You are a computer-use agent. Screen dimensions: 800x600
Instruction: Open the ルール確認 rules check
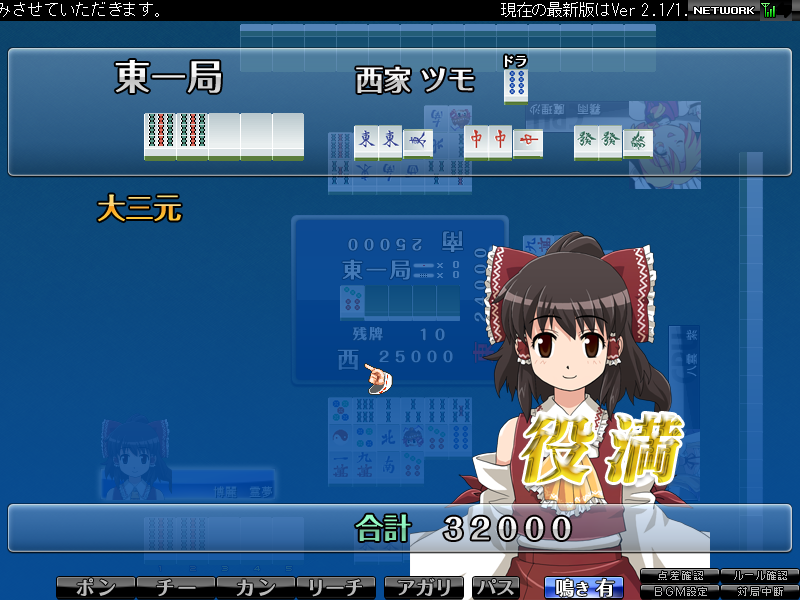[x=761, y=576]
